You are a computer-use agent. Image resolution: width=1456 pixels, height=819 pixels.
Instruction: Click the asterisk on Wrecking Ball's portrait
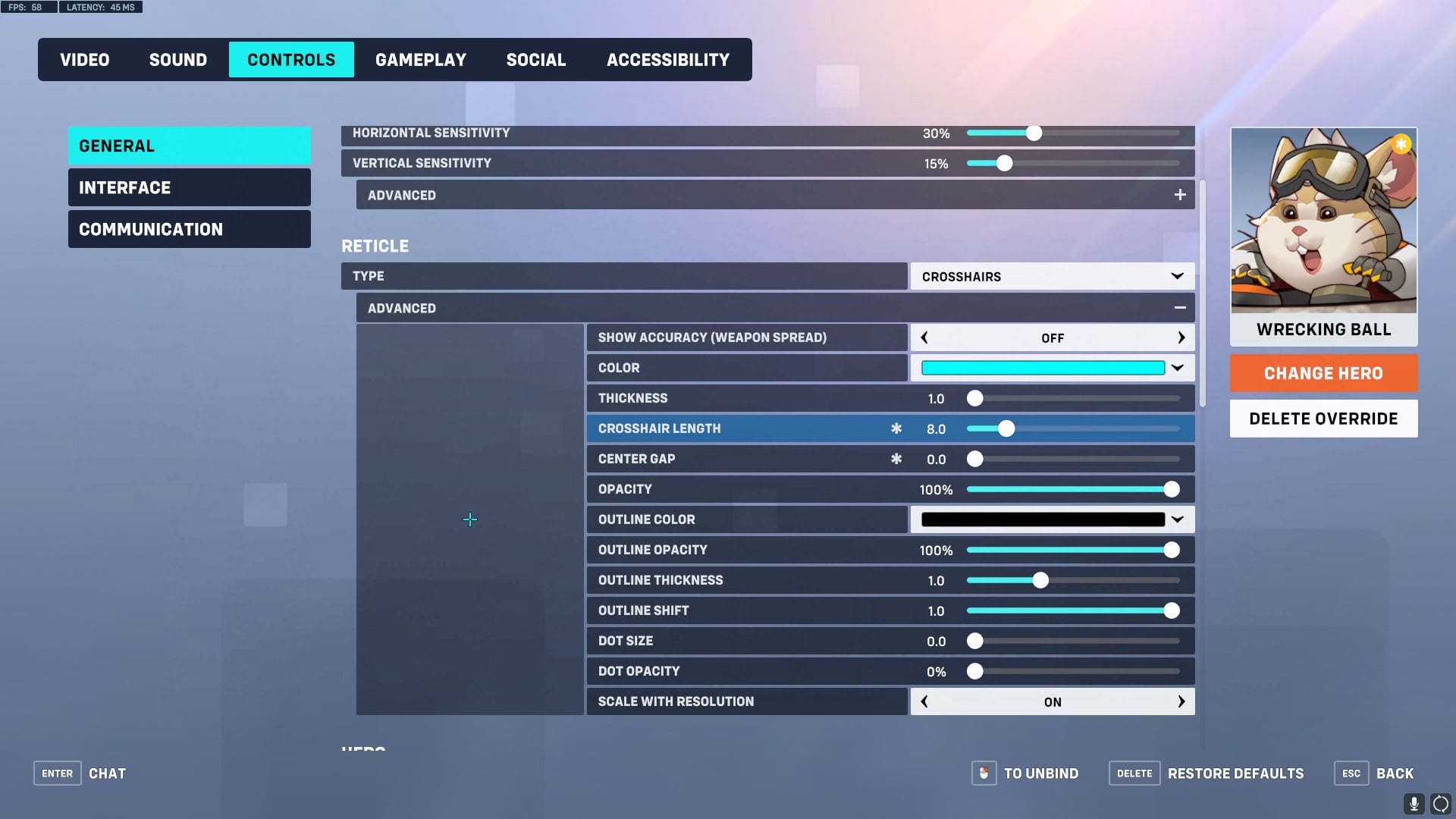tap(1401, 143)
